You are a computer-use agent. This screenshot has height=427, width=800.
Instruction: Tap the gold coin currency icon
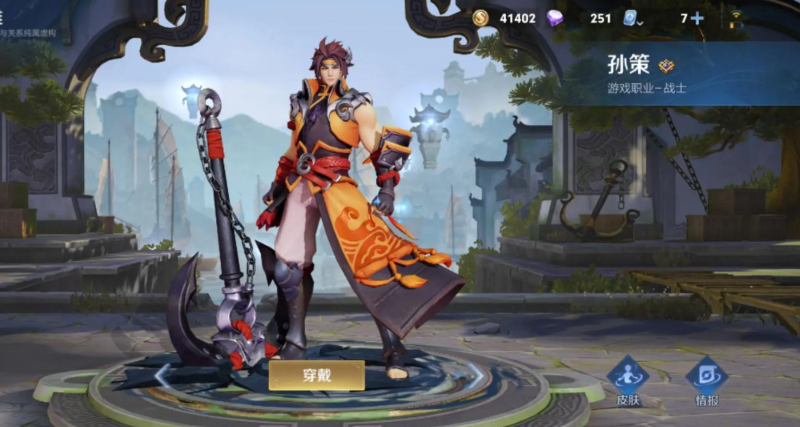(x=481, y=18)
